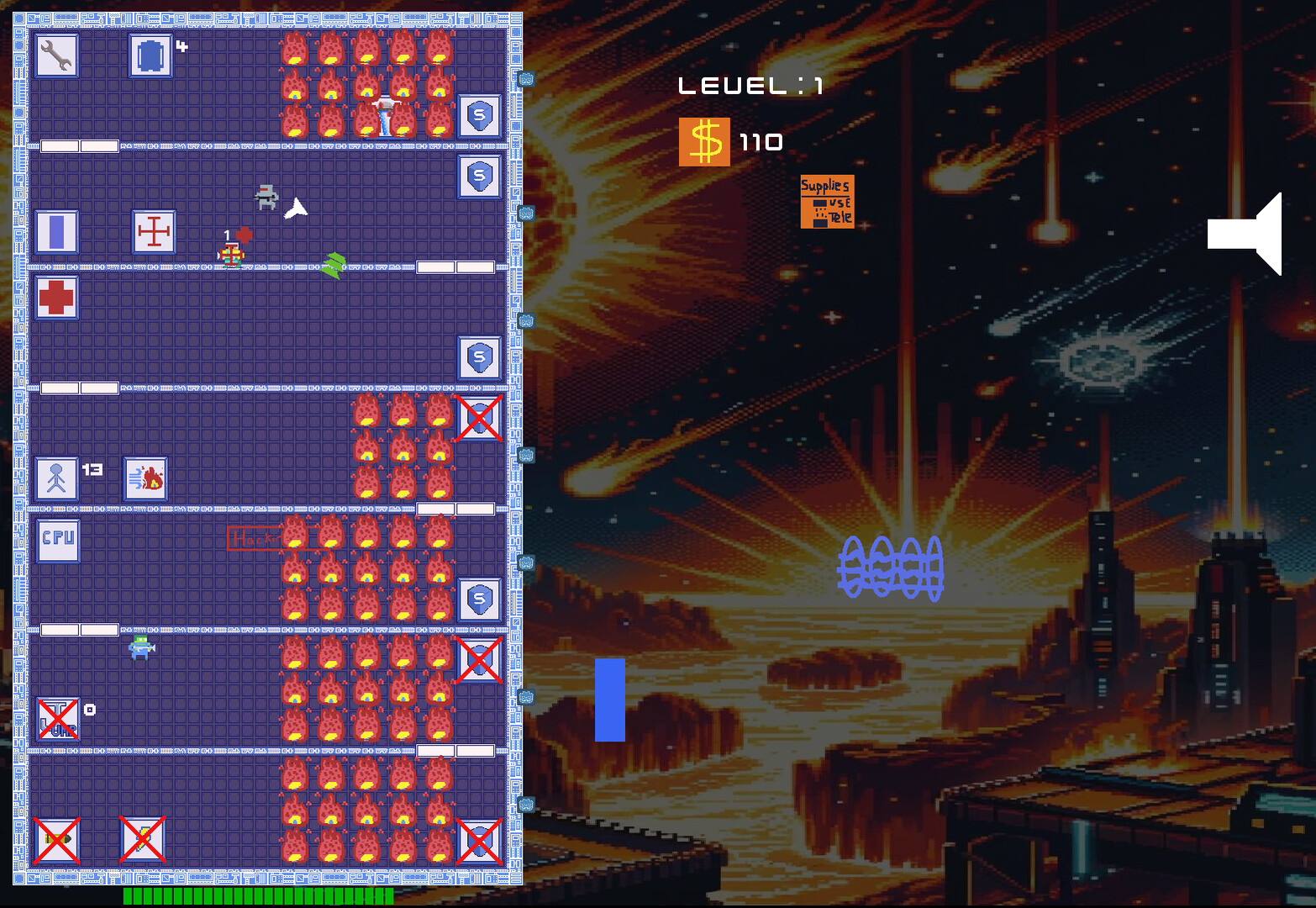Click the CPU room icon
This screenshot has height=908, width=1316.
[x=57, y=541]
